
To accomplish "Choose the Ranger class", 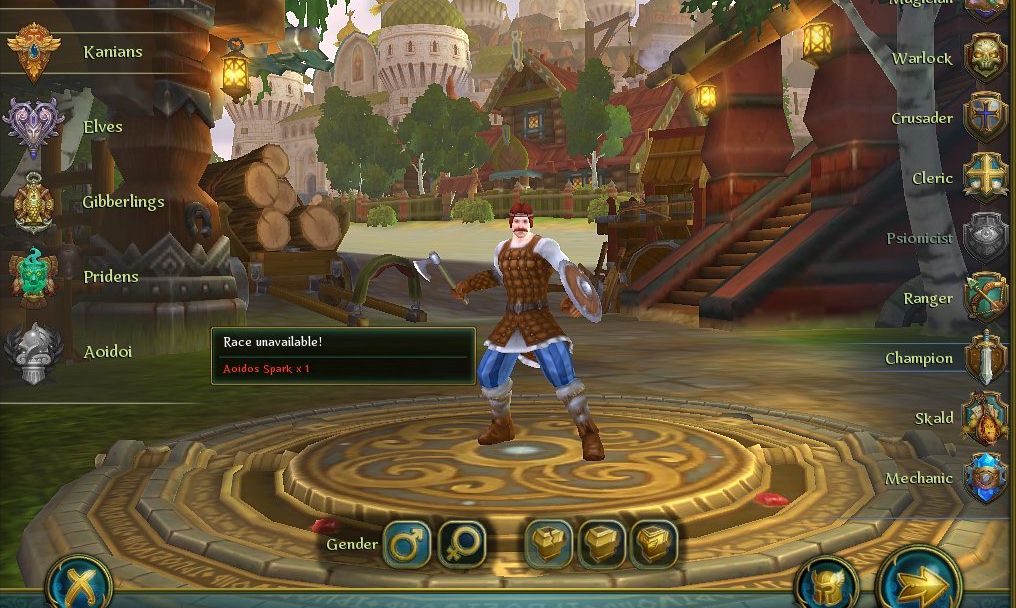I will coord(984,298).
